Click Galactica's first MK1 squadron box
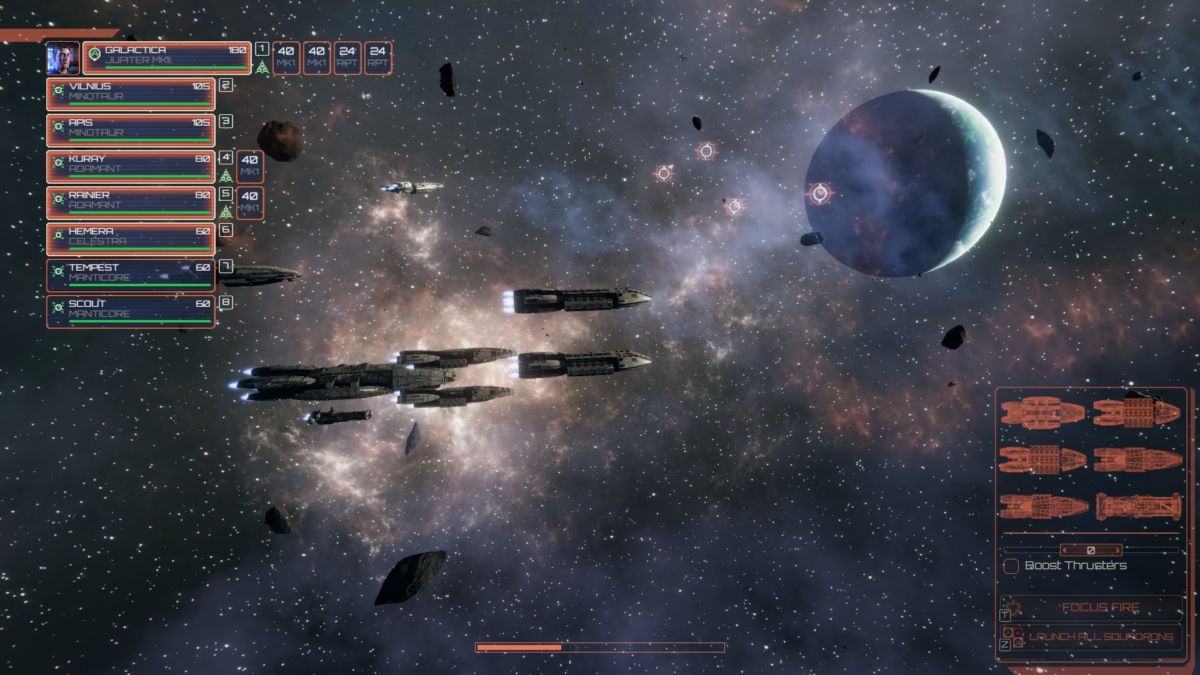Screen dimensions: 1200x675 pyautogui.click(x=287, y=57)
